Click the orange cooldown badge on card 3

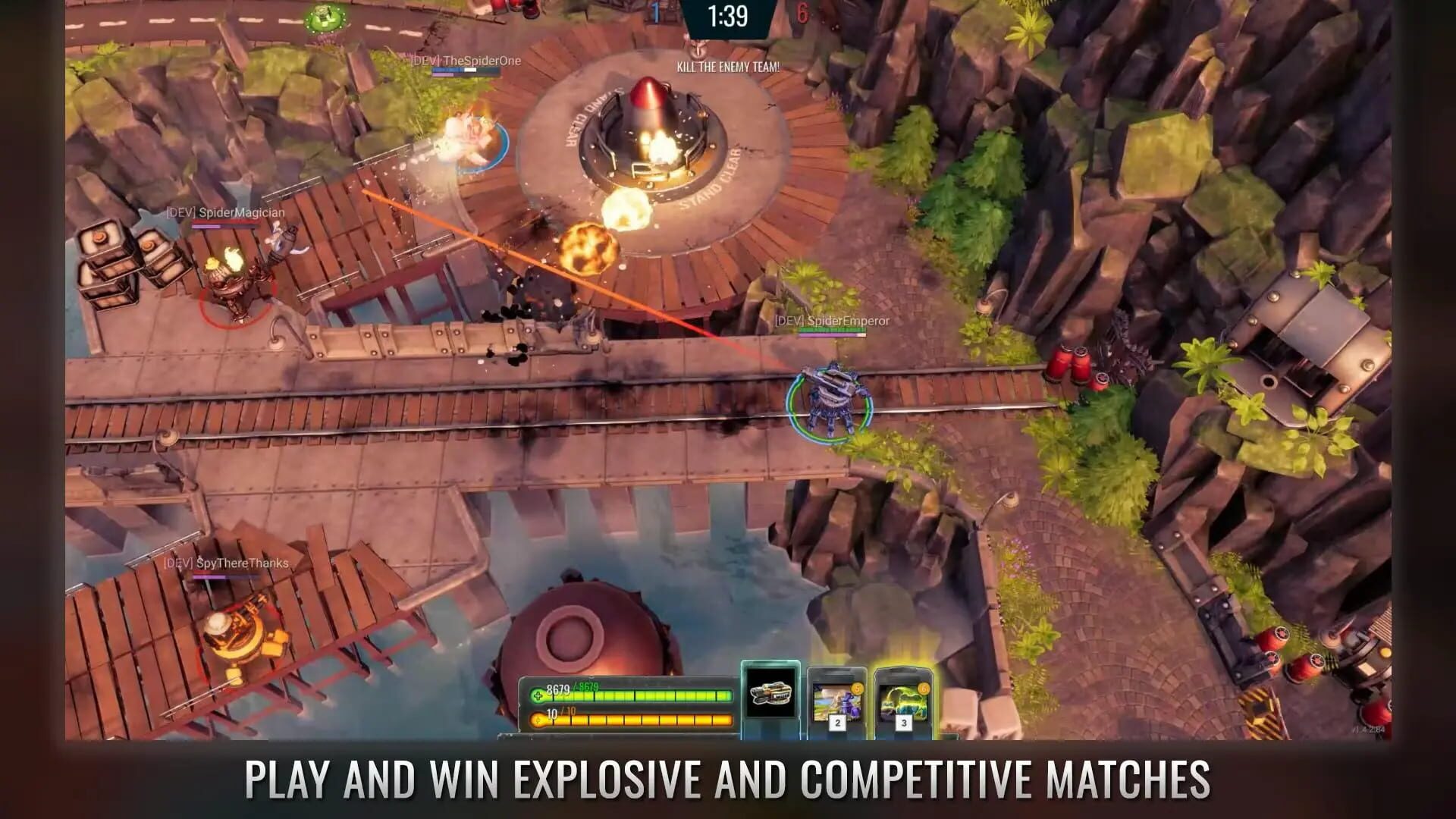tap(923, 689)
